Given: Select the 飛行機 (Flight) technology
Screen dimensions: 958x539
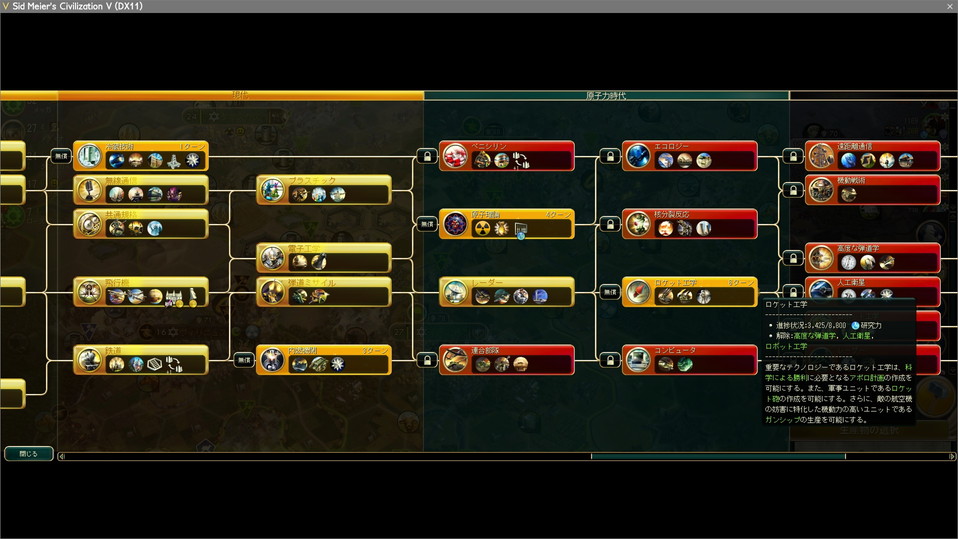Looking at the screenshot, I should click(141, 292).
